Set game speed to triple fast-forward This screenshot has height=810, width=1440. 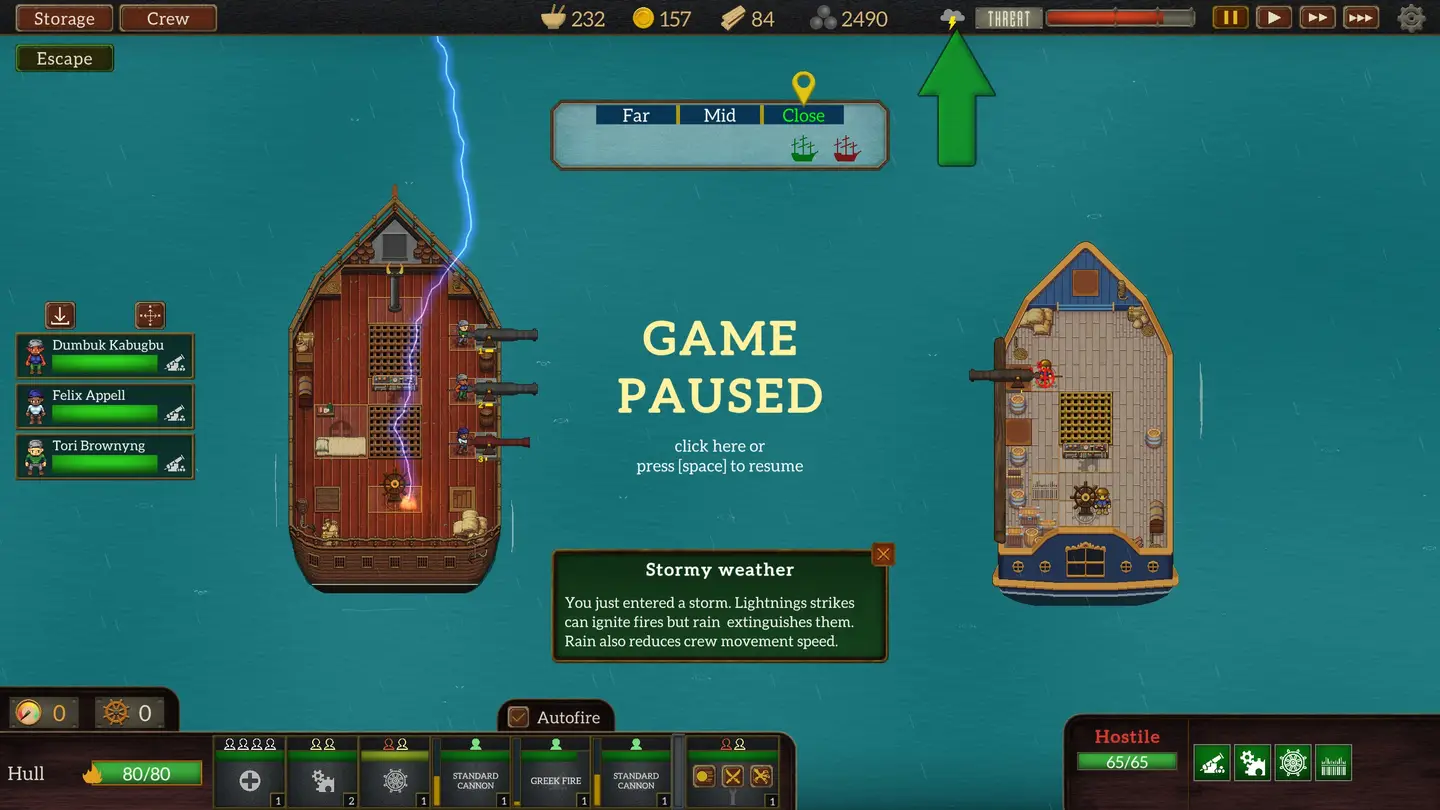pos(1361,18)
